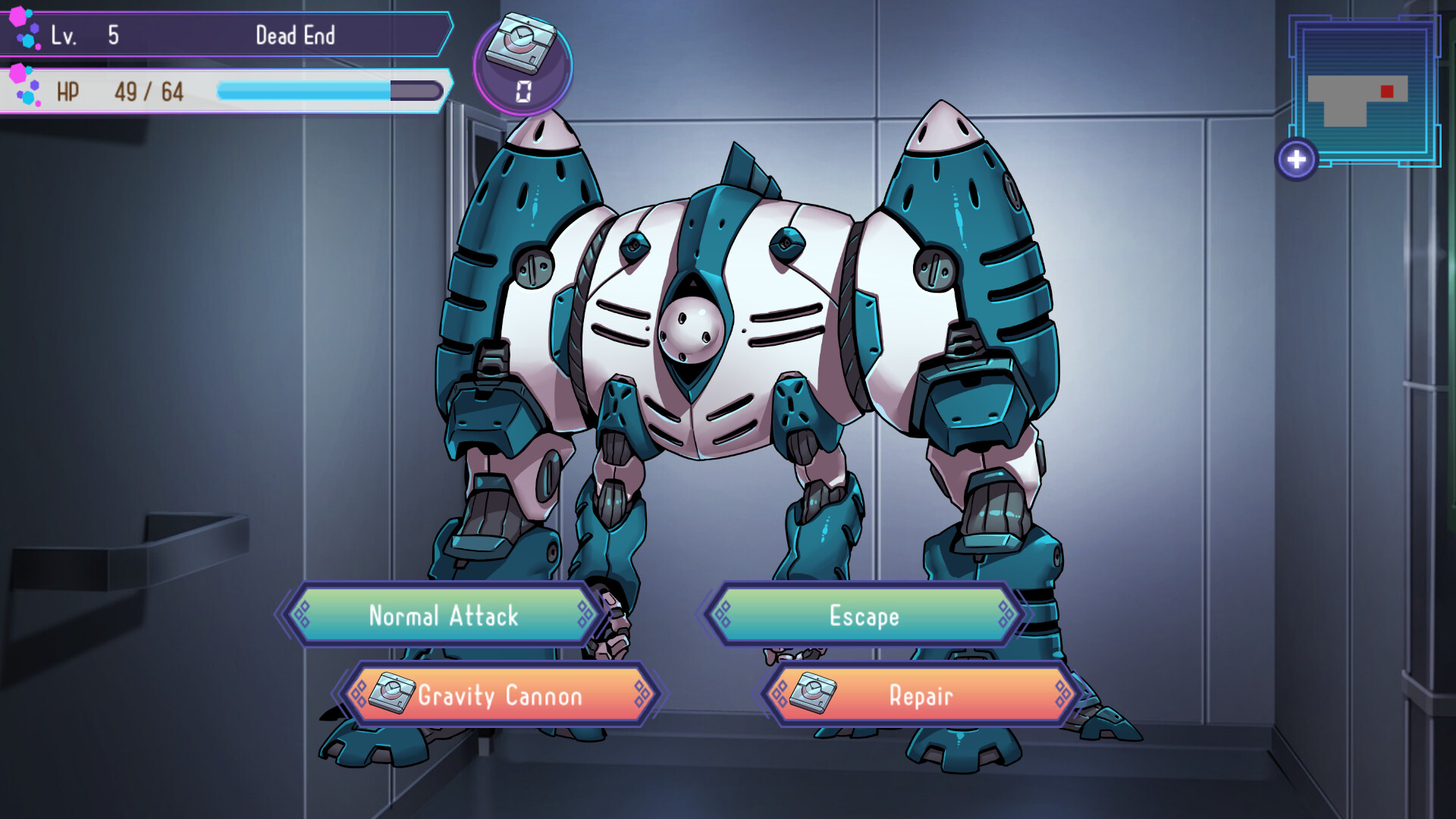1456x819 pixels.
Task: Click the Dead End title banner
Action: click(296, 34)
